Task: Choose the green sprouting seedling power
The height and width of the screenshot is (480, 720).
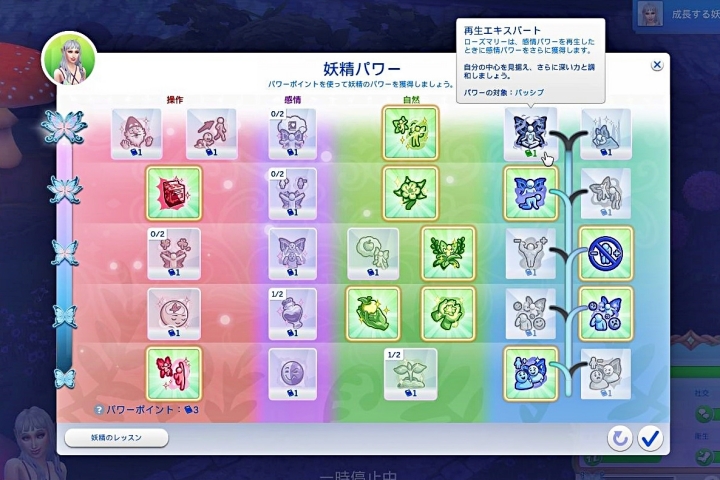Action: tap(410, 370)
